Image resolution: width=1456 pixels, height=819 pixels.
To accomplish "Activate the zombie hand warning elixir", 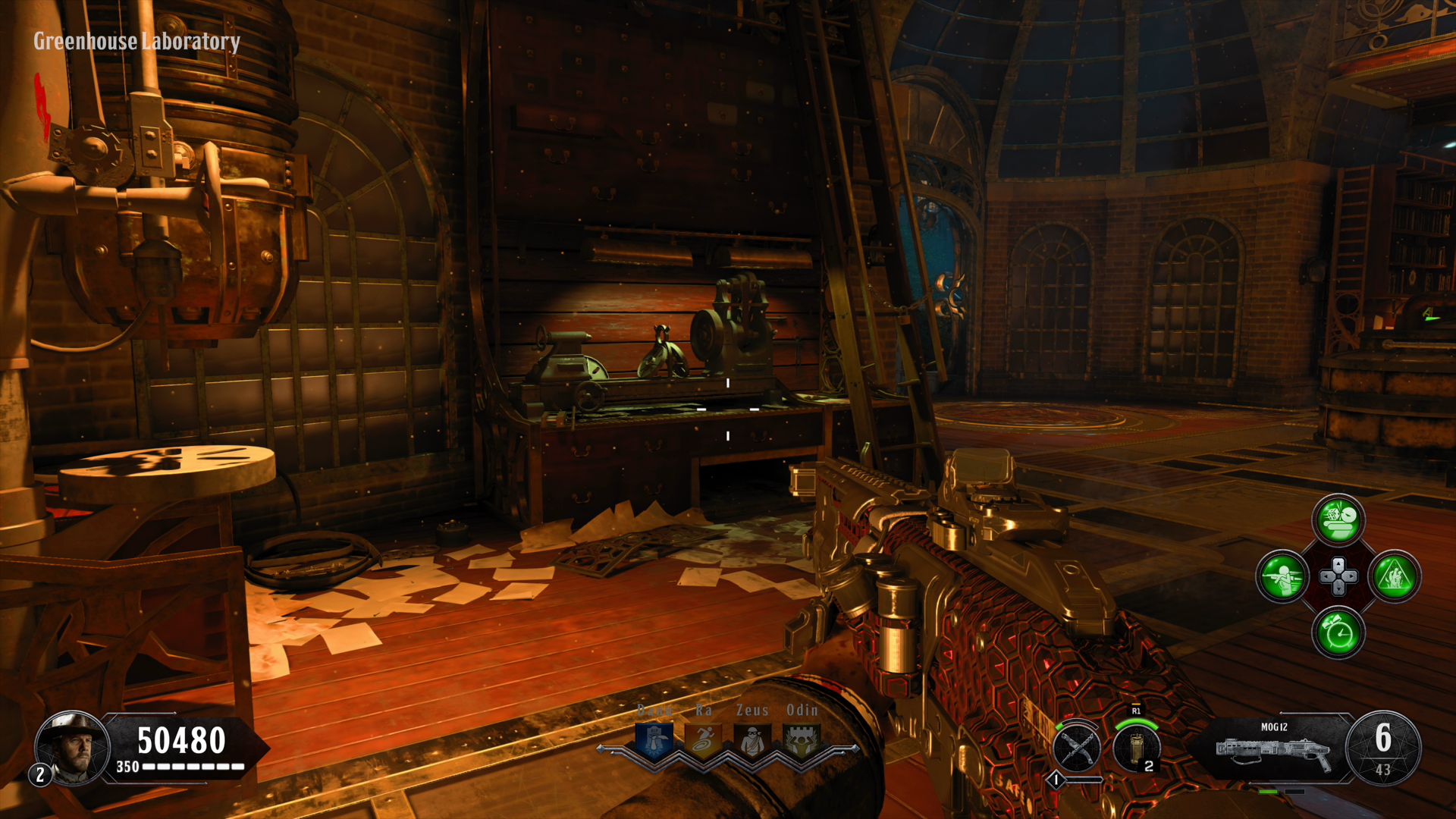I will [x=1394, y=576].
